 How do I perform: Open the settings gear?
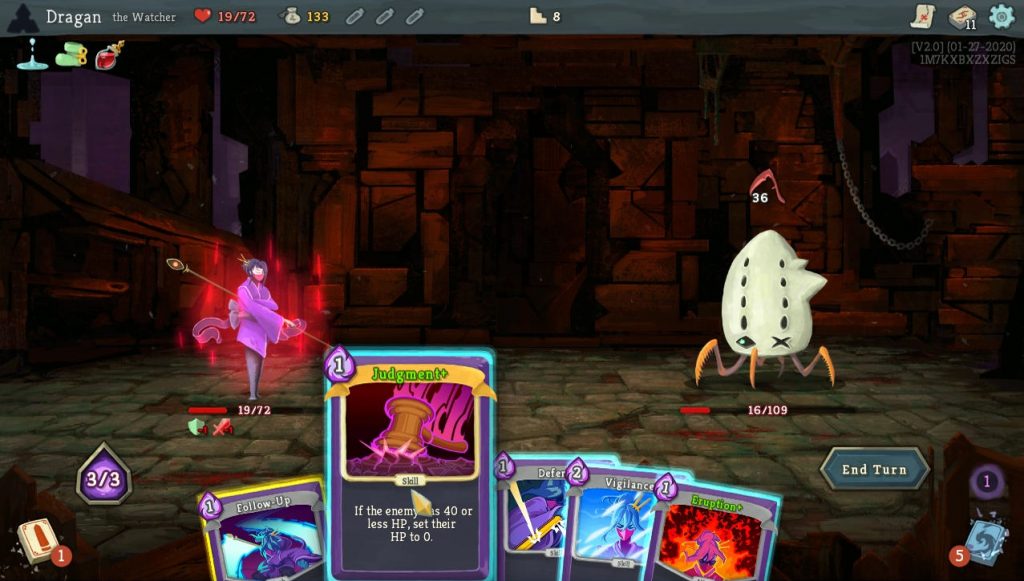(x=1001, y=16)
